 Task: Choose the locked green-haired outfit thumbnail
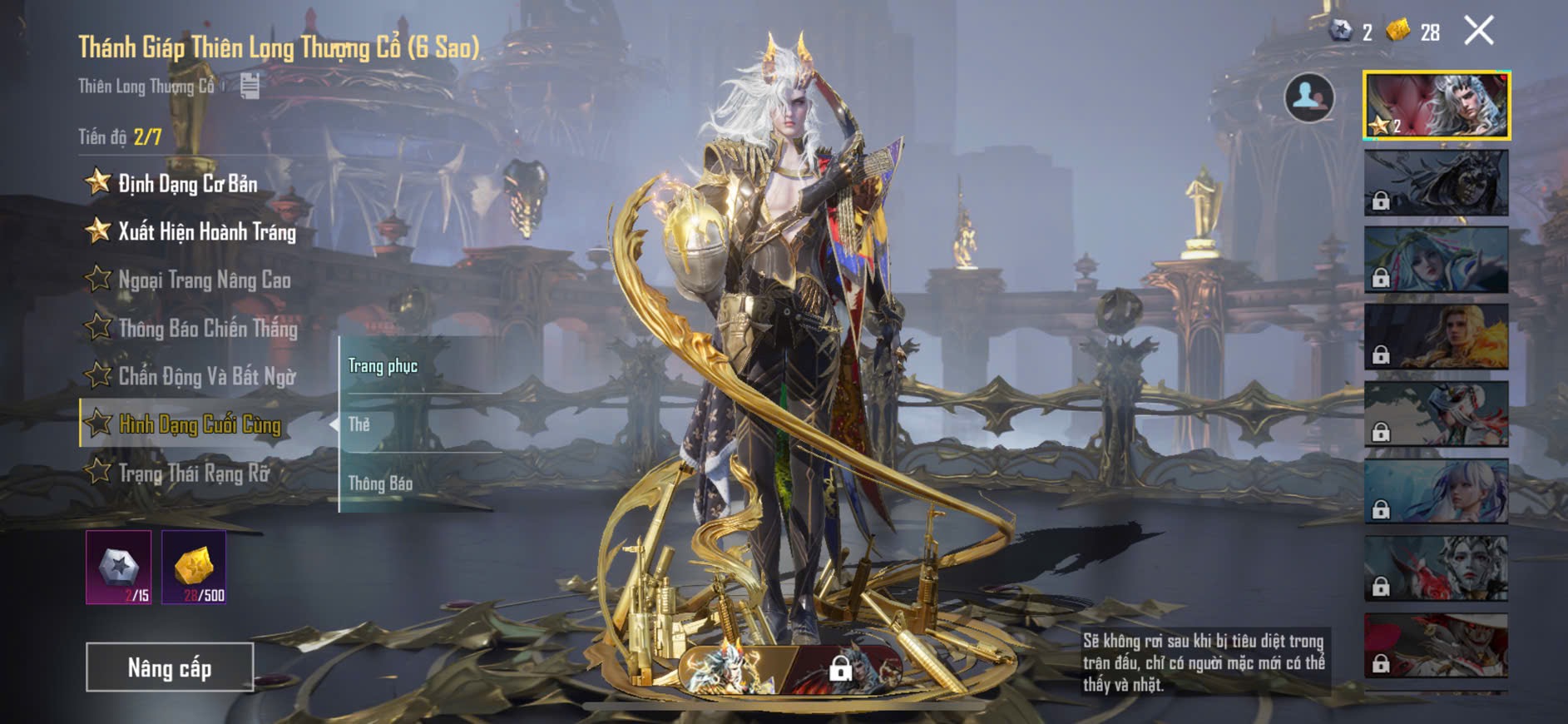(1437, 260)
